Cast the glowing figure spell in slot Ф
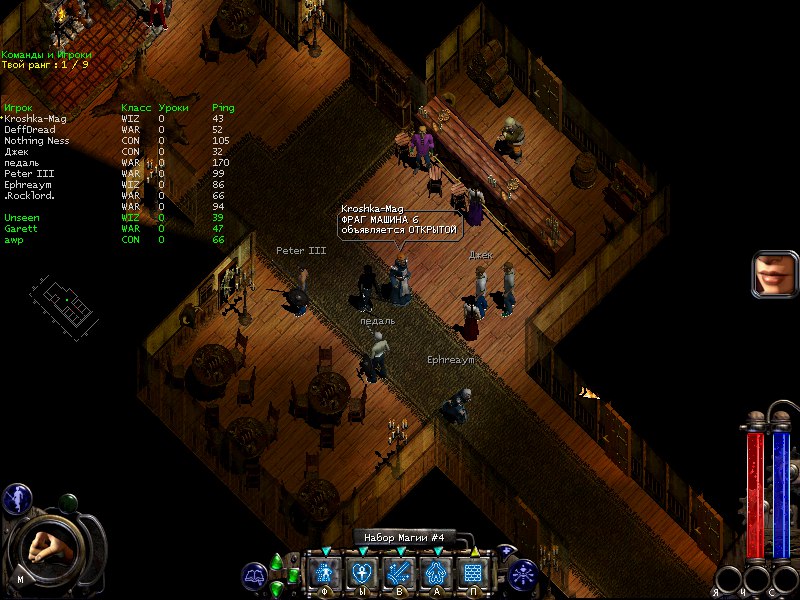The height and width of the screenshot is (600, 800). coord(325,573)
